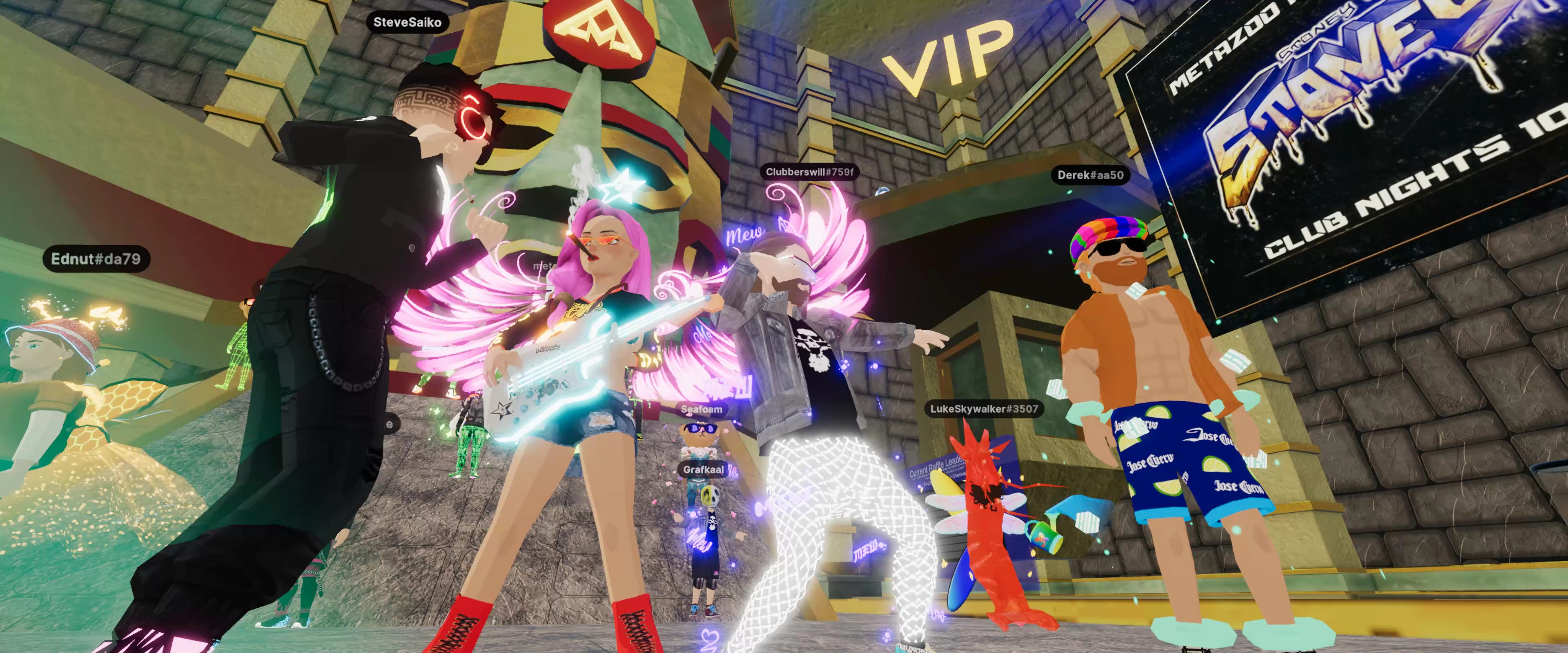Select the LukeSkywalker#3507 name tag
This screenshot has width=1568, height=653.
[x=984, y=409]
